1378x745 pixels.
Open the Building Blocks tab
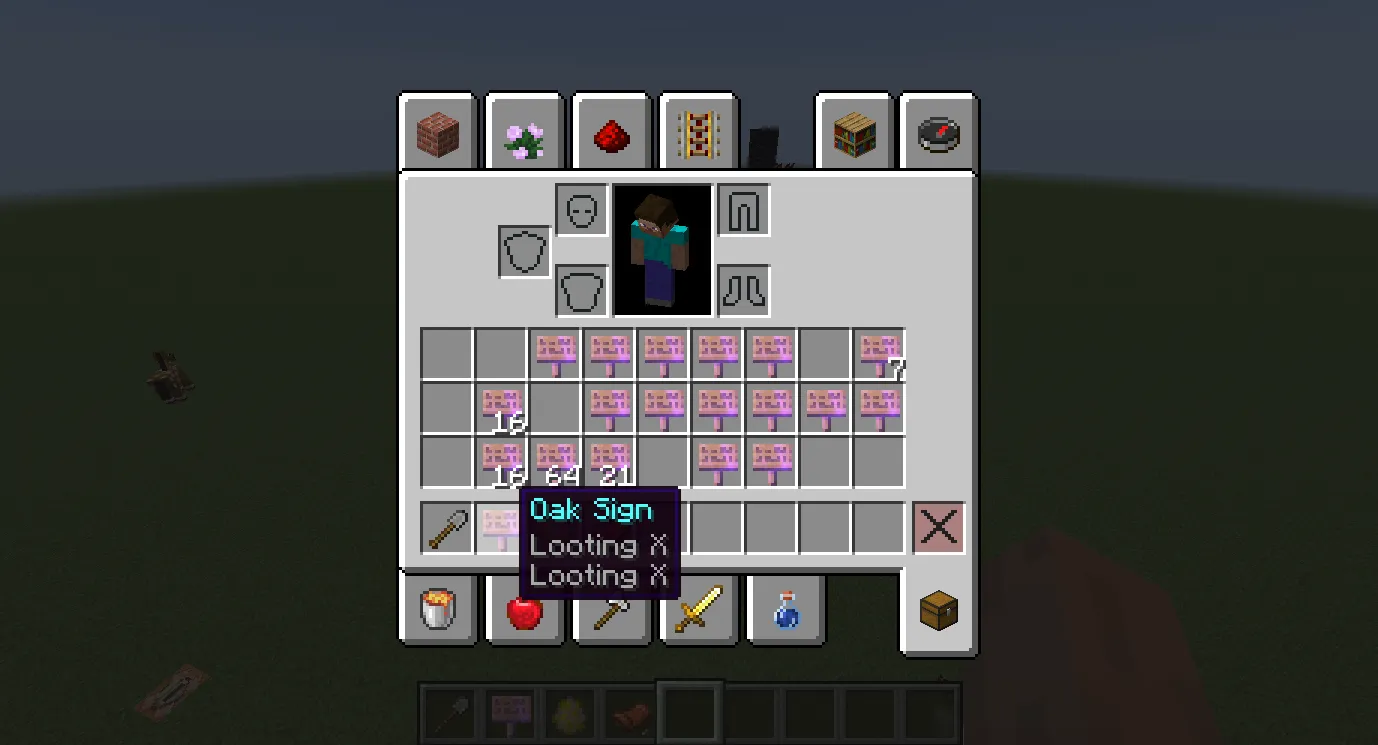[x=437, y=132]
